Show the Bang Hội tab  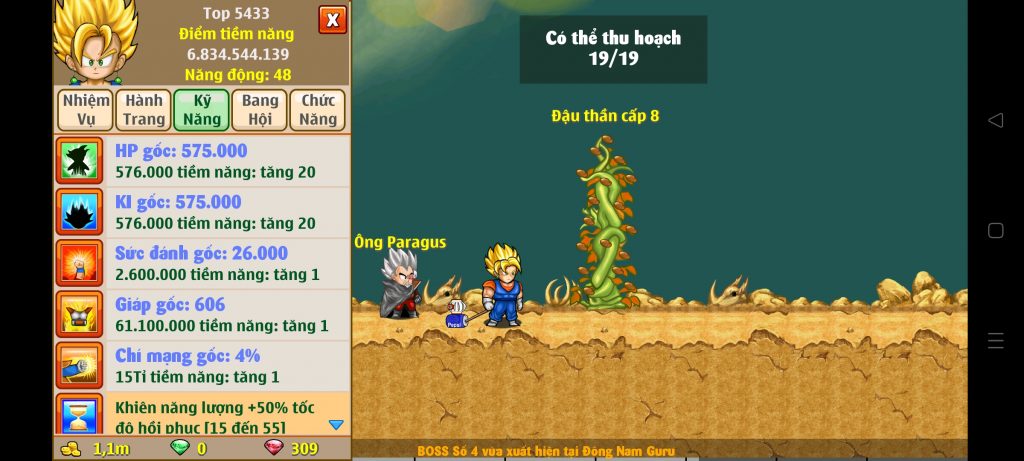[x=260, y=110]
